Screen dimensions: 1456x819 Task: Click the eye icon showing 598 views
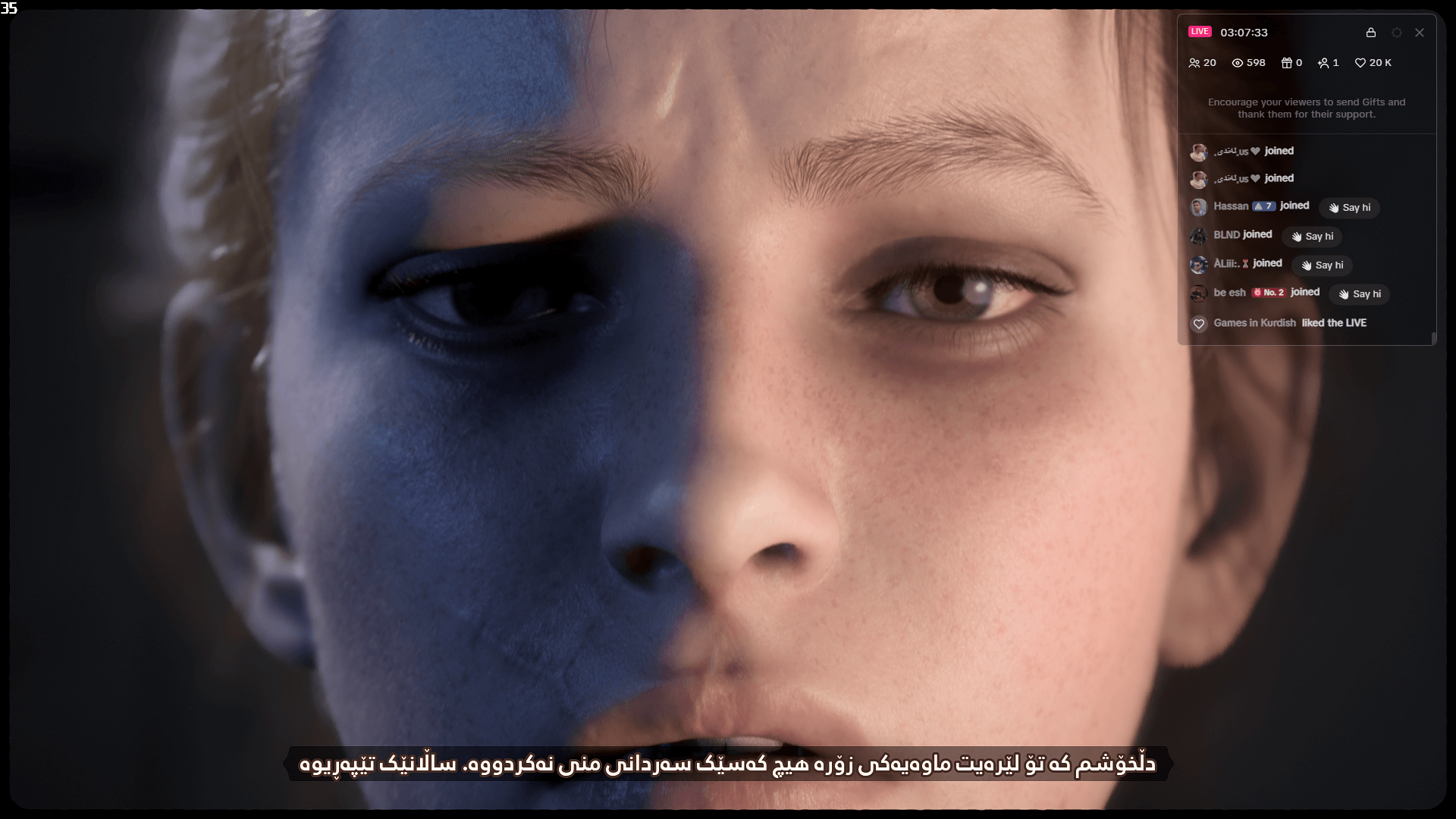tap(1238, 63)
